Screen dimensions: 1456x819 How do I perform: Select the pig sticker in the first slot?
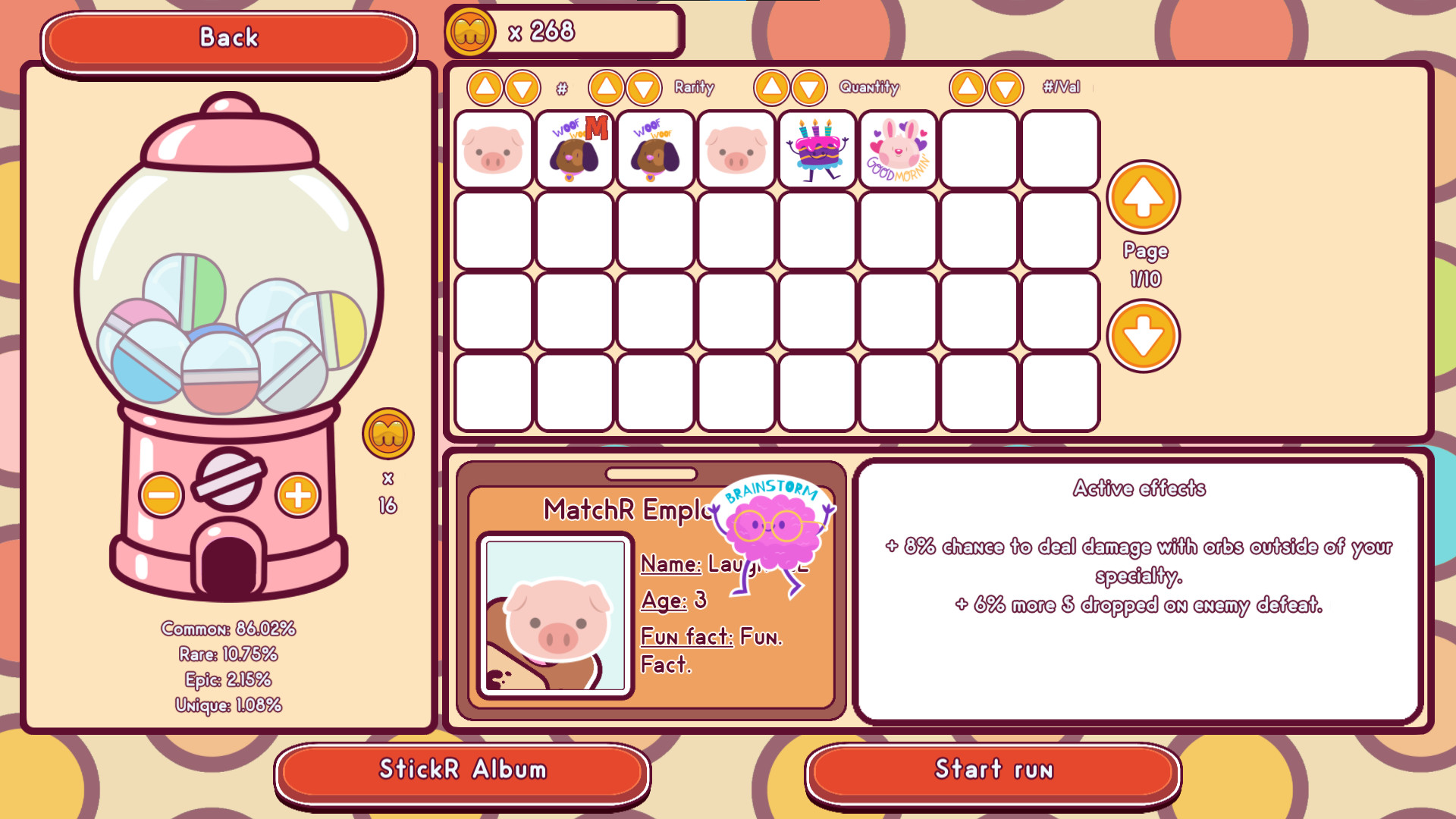[494, 149]
